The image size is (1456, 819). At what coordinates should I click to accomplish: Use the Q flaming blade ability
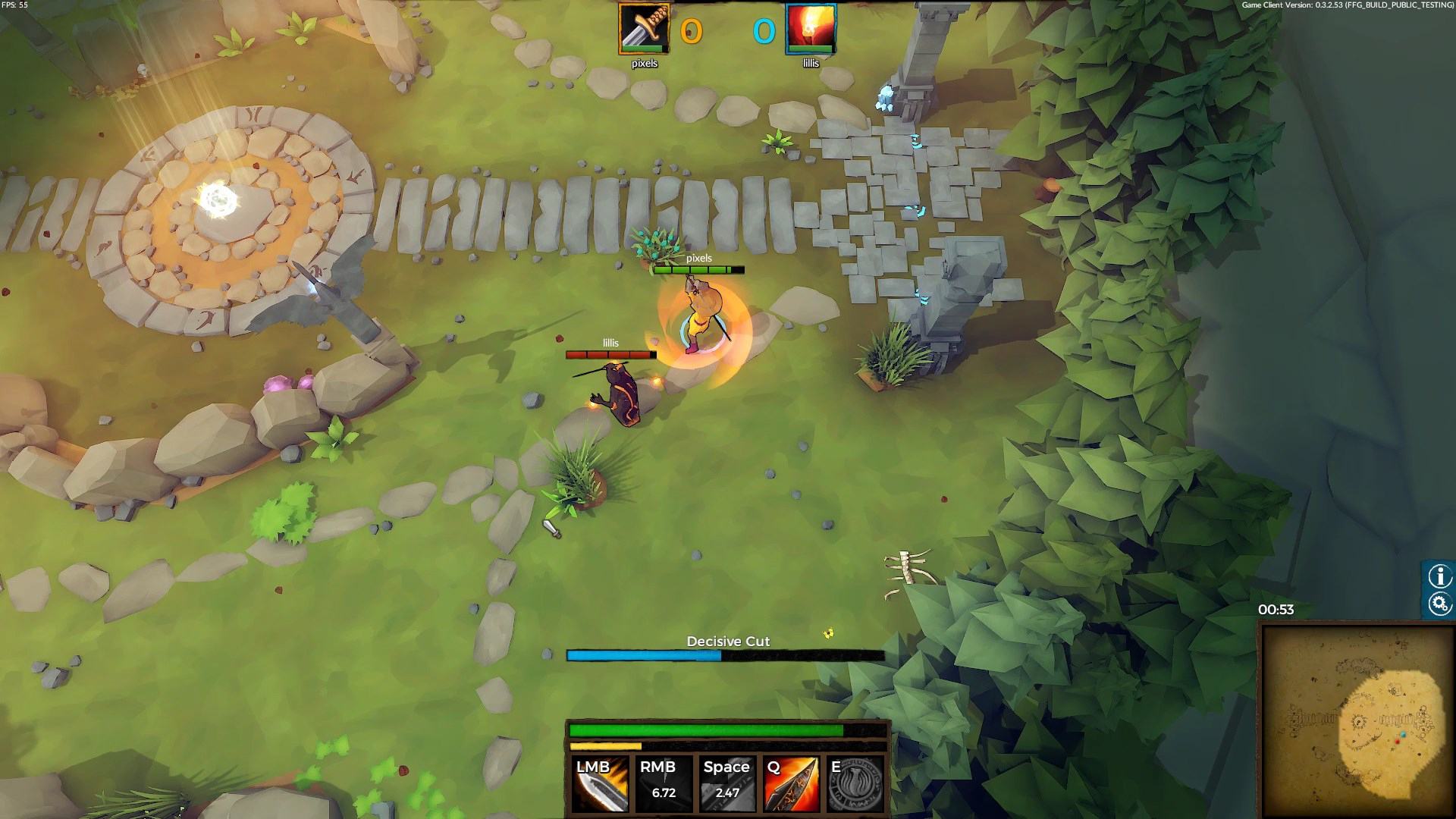(x=791, y=784)
